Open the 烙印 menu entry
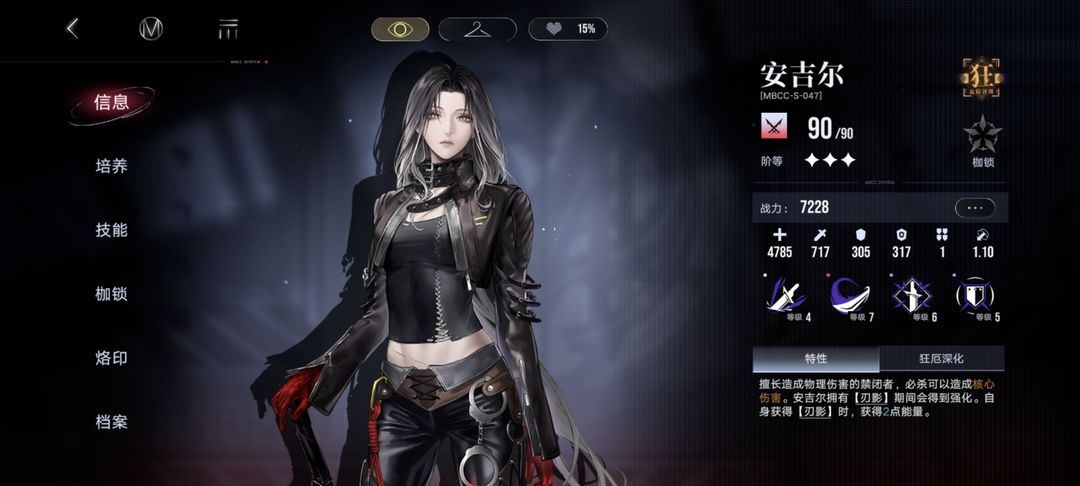This screenshot has height=486, width=1080. click(111, 358)
